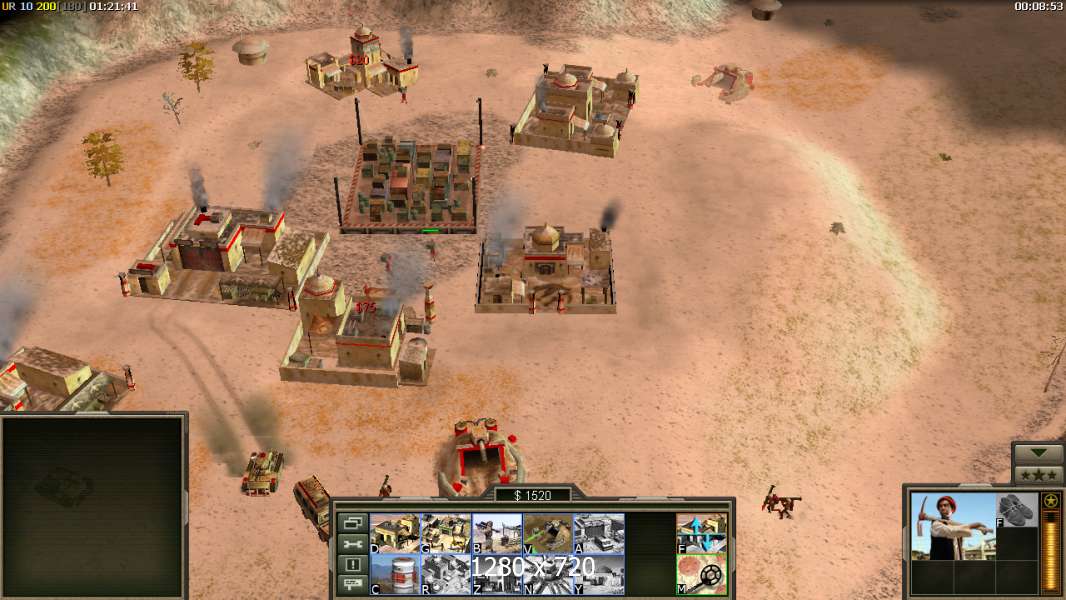This screenshot has width=1066, height=600.
Task: Pick the structure build icon labeled A
Action: (x=599, y=533)
